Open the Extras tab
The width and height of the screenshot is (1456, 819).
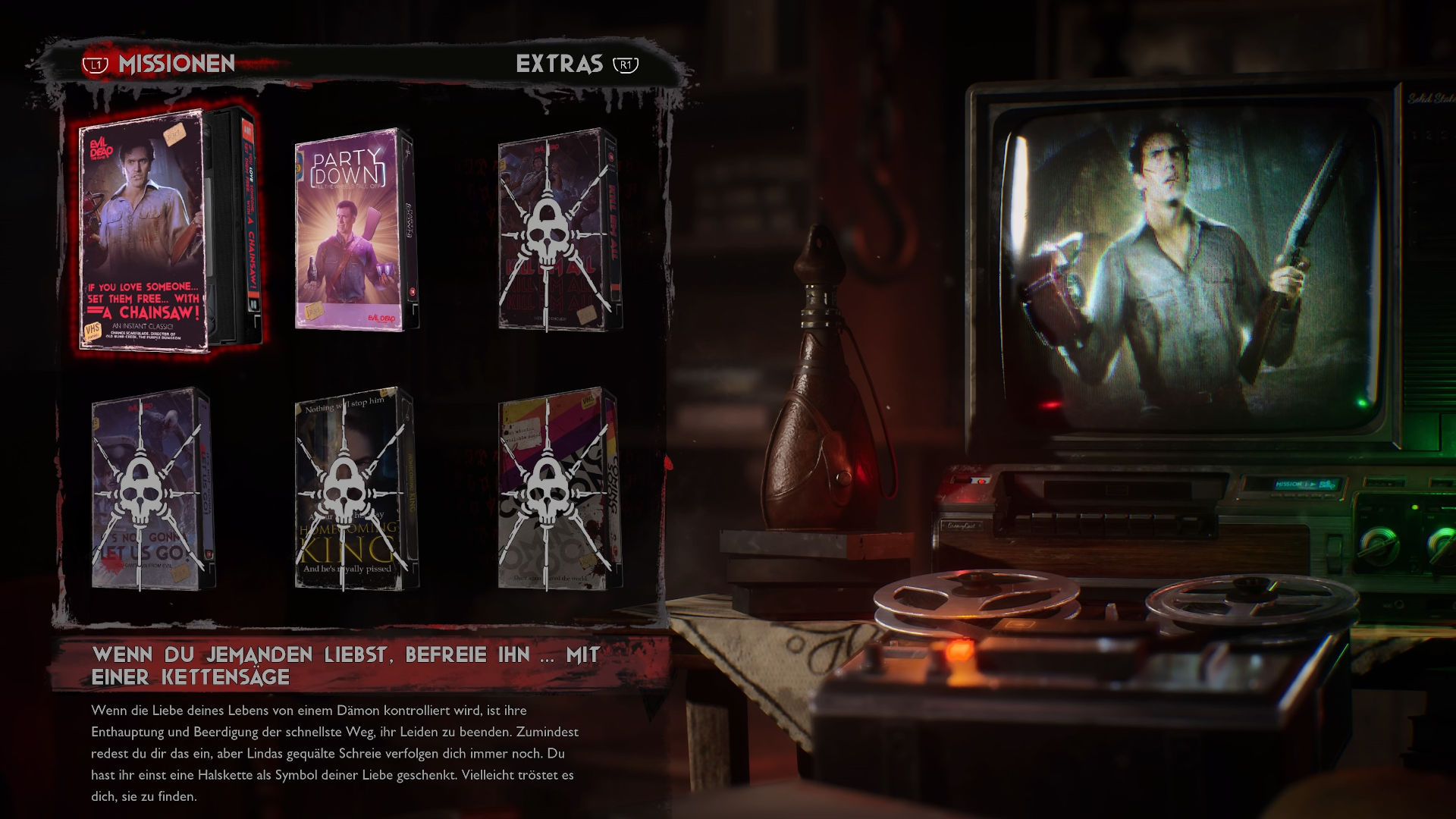pos(560,64)
